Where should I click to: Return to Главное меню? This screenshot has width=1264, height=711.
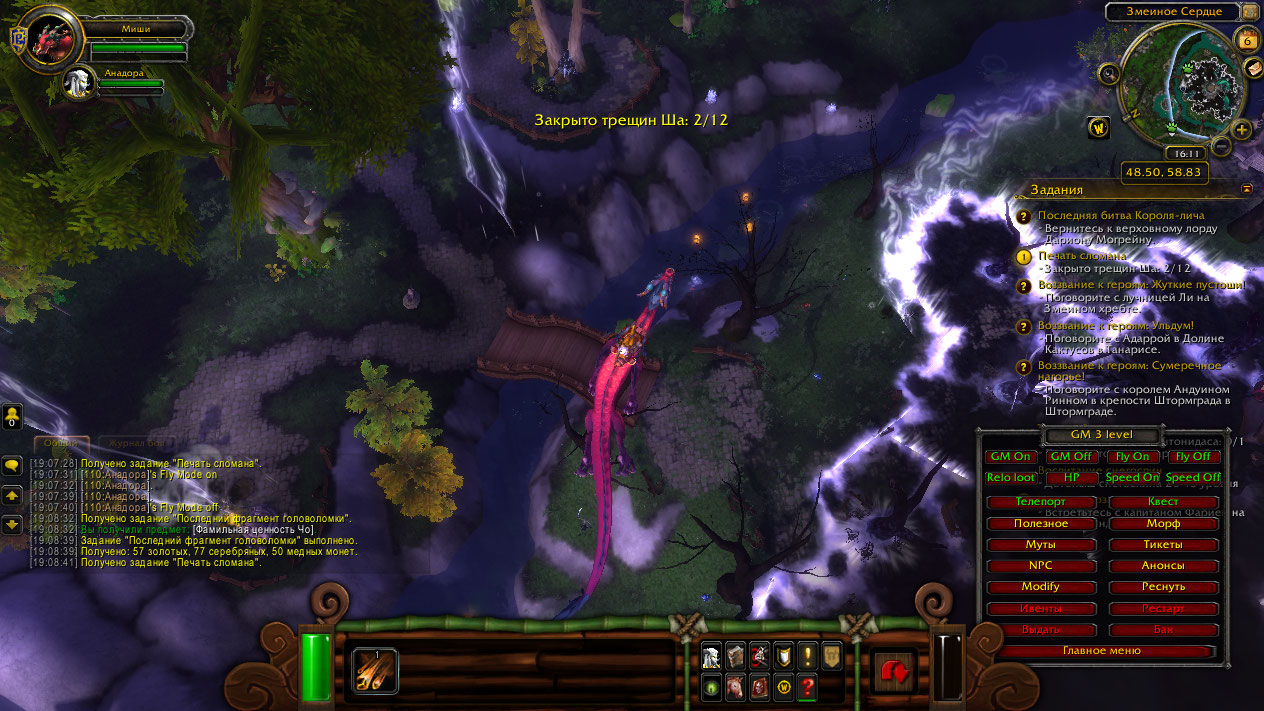[x=1101, y=651]
